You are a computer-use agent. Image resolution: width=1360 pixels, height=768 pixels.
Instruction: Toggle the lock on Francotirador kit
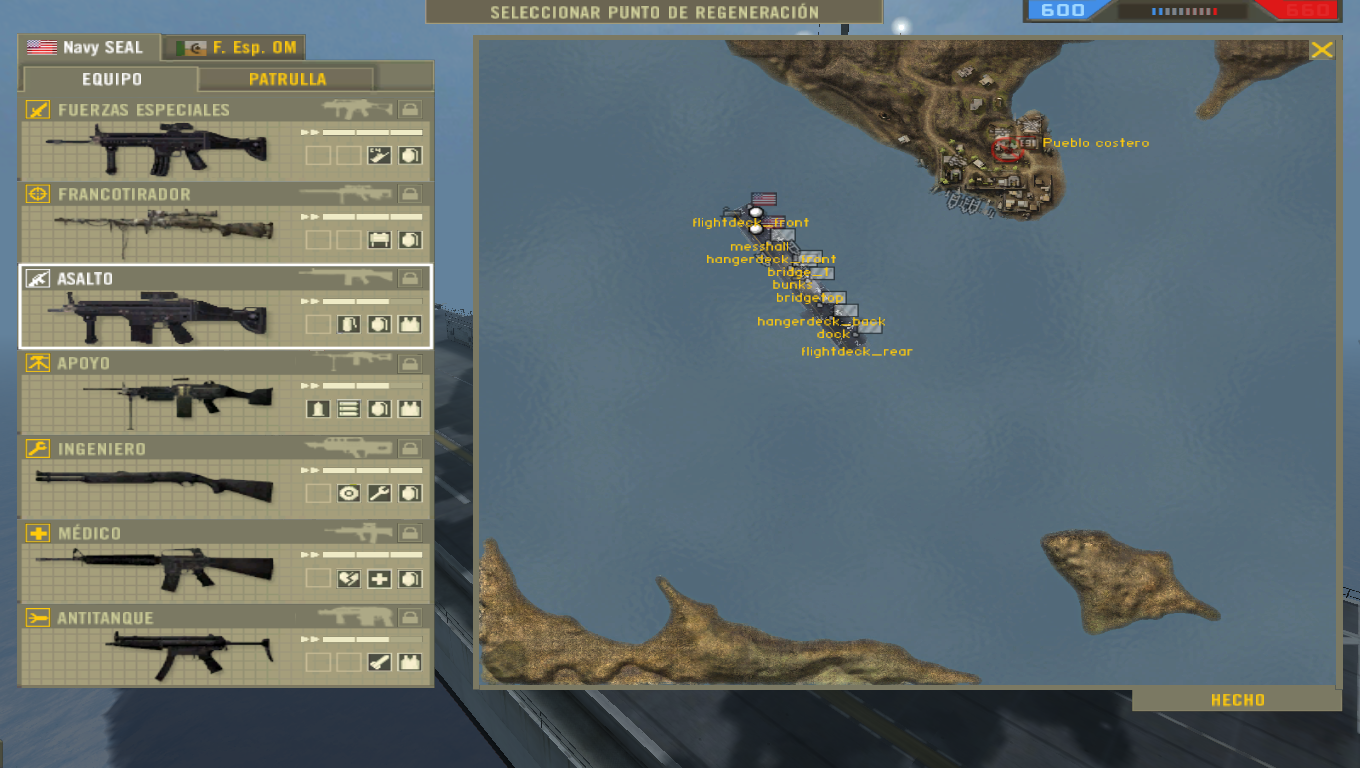point(410,193)
